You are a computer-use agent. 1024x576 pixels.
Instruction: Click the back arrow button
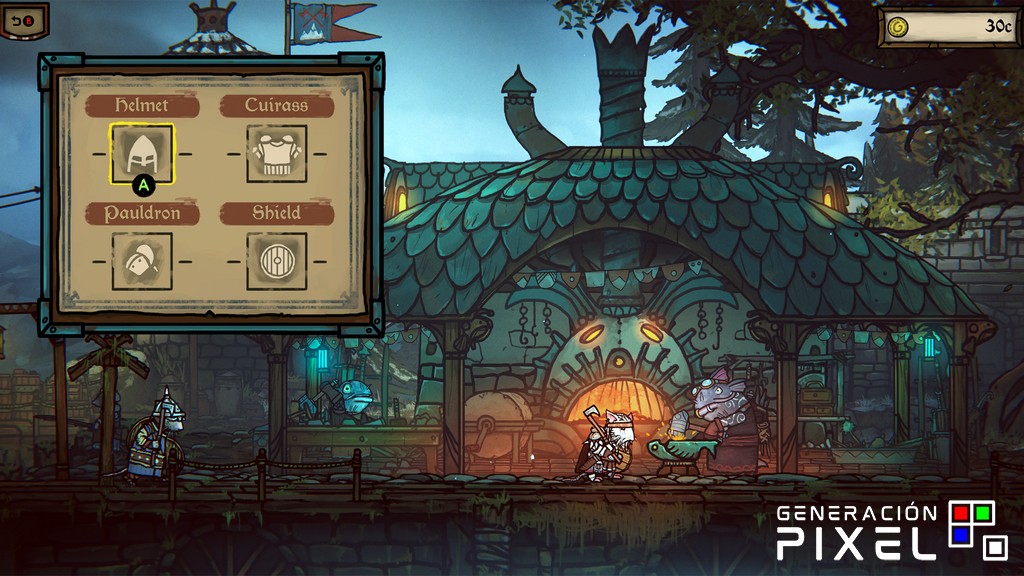coord(24,19)
